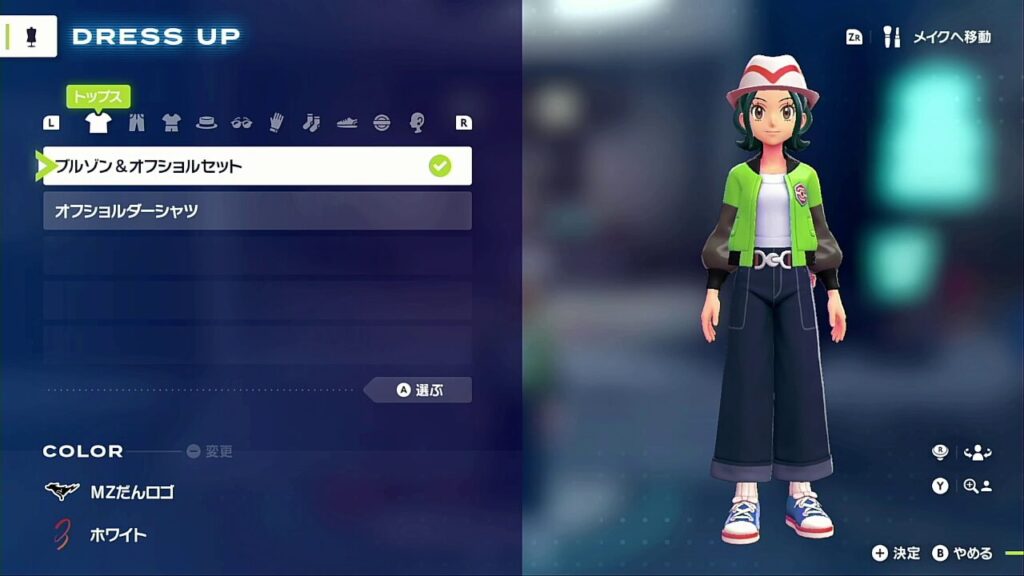Open the pants category tab
Viewport: 1024px width, 576px height.
point(136,123)
